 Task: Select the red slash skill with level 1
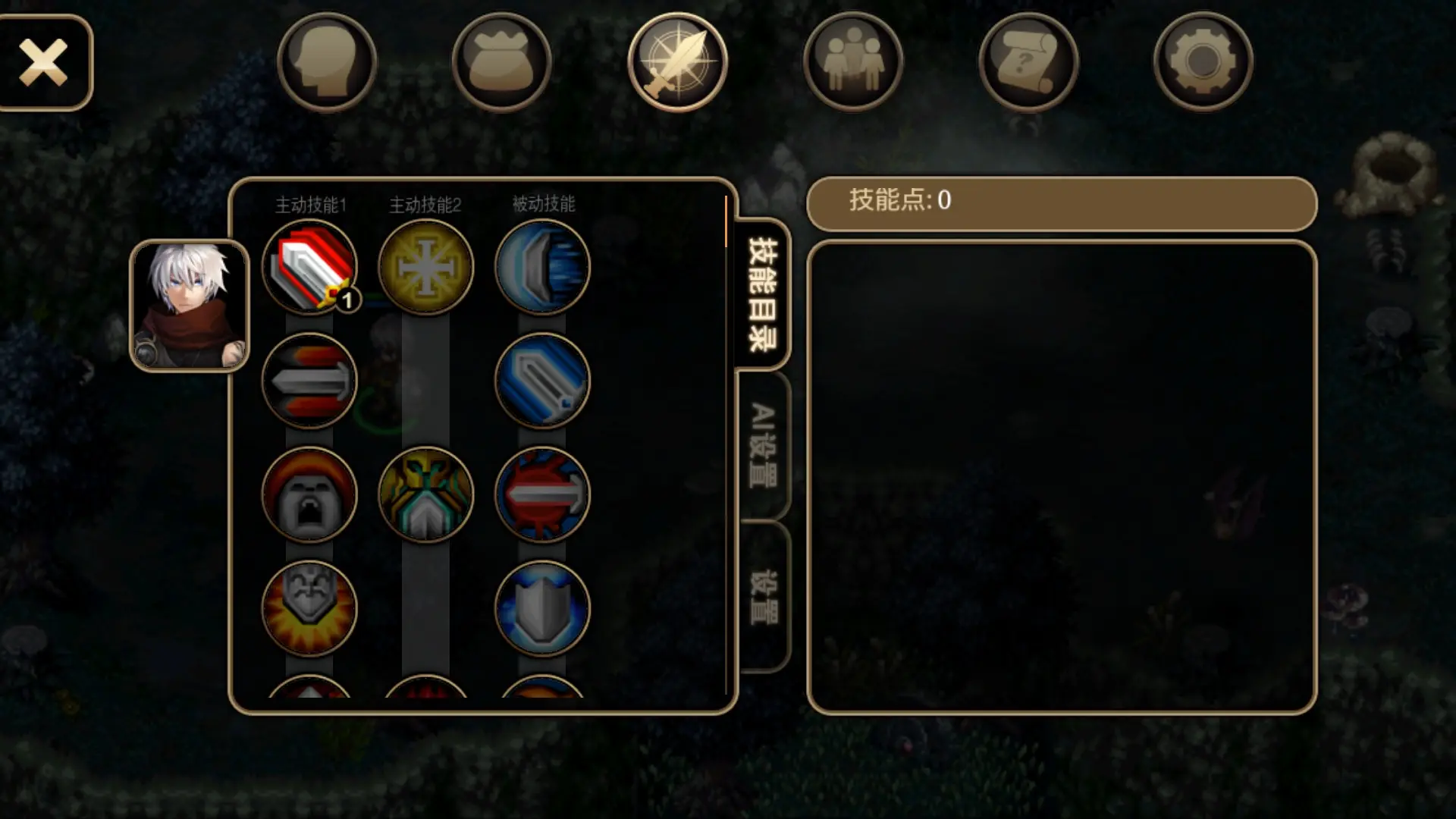(x=309, y=267)
